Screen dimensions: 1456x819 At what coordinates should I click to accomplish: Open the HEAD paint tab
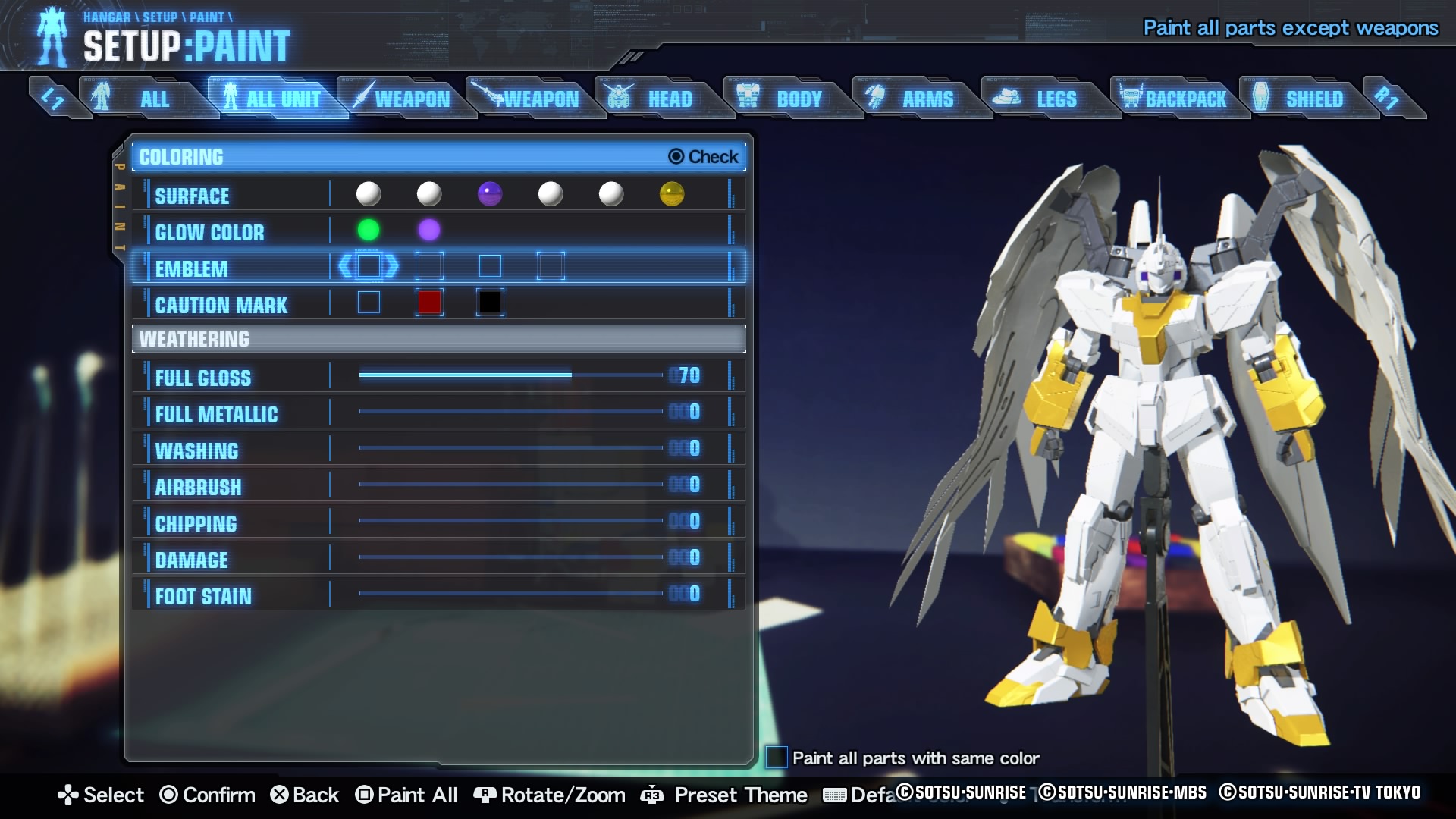[x=660, y=99]
